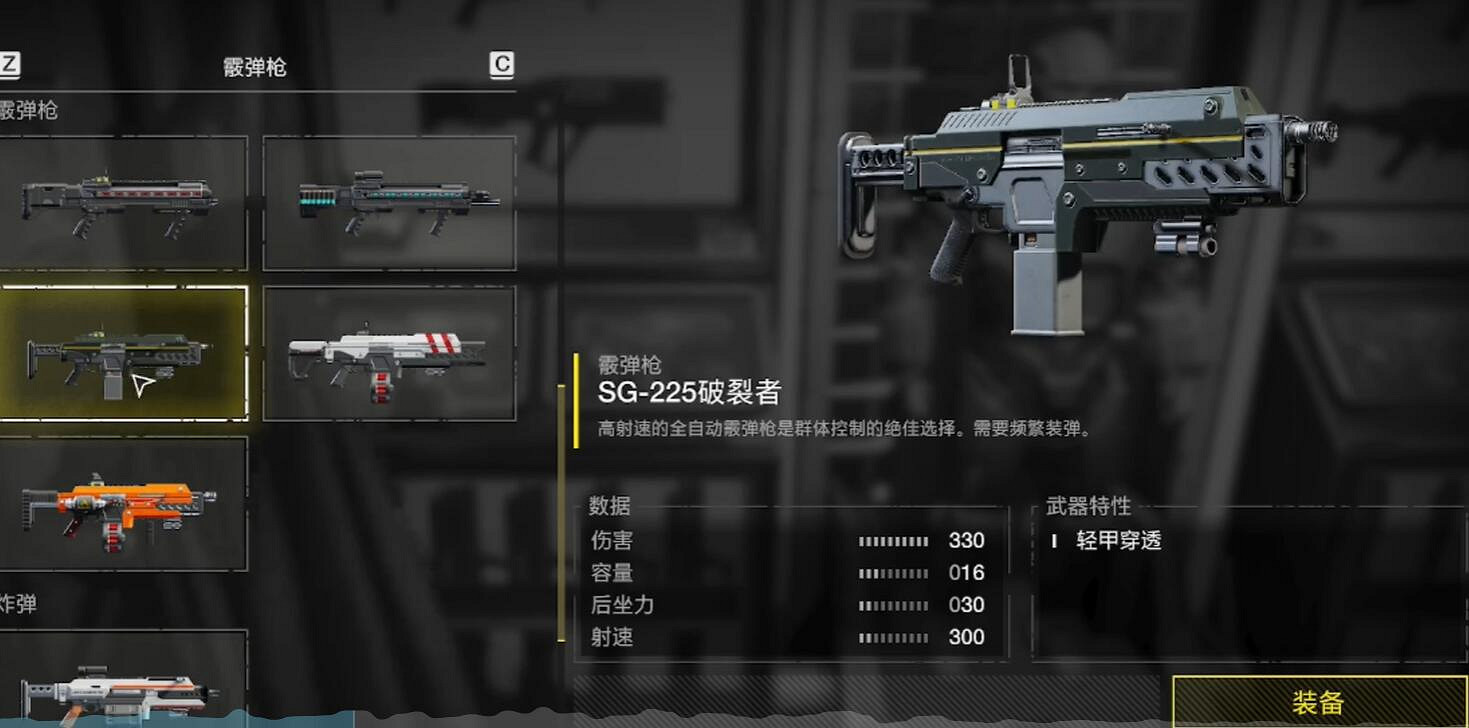Image resolution: width=1469 pixels, height=728 pixels.
Task: Click the 武器特性 panel header
Action: [1086, 507]
